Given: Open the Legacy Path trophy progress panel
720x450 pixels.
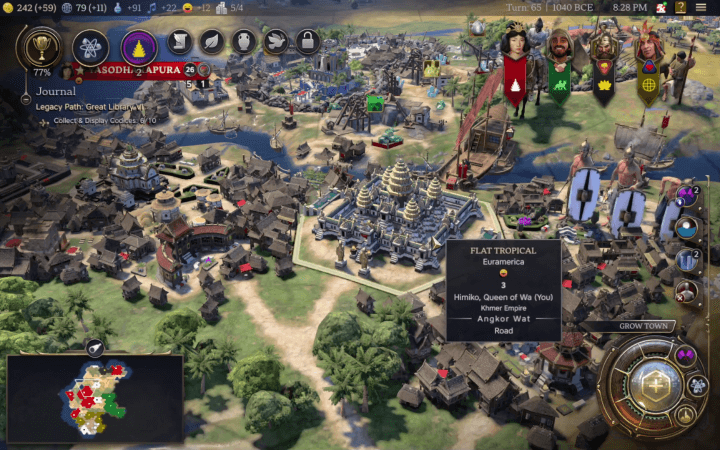Looking at the screenshot, I should point(42,46).
